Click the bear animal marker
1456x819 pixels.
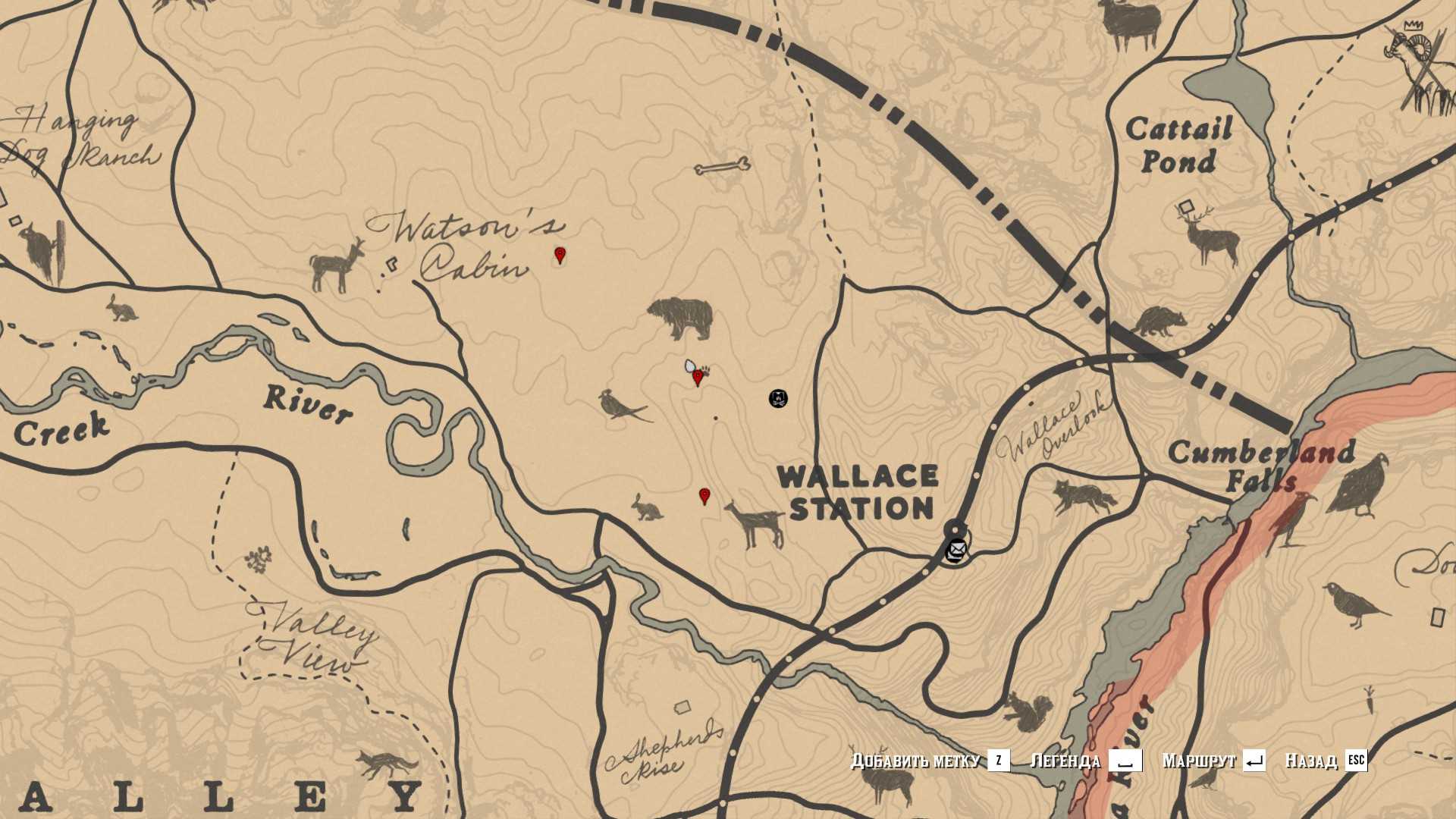tap(682, 317)
